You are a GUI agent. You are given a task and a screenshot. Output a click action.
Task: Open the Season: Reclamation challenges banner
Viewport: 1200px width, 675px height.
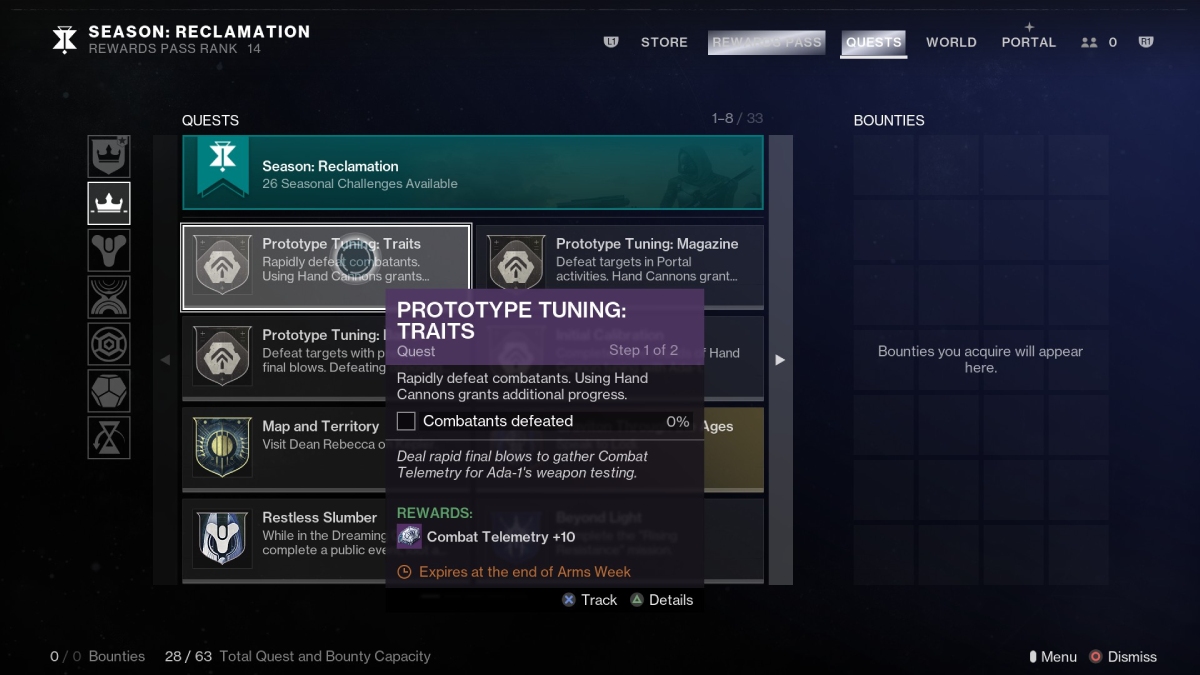(472, 174)
